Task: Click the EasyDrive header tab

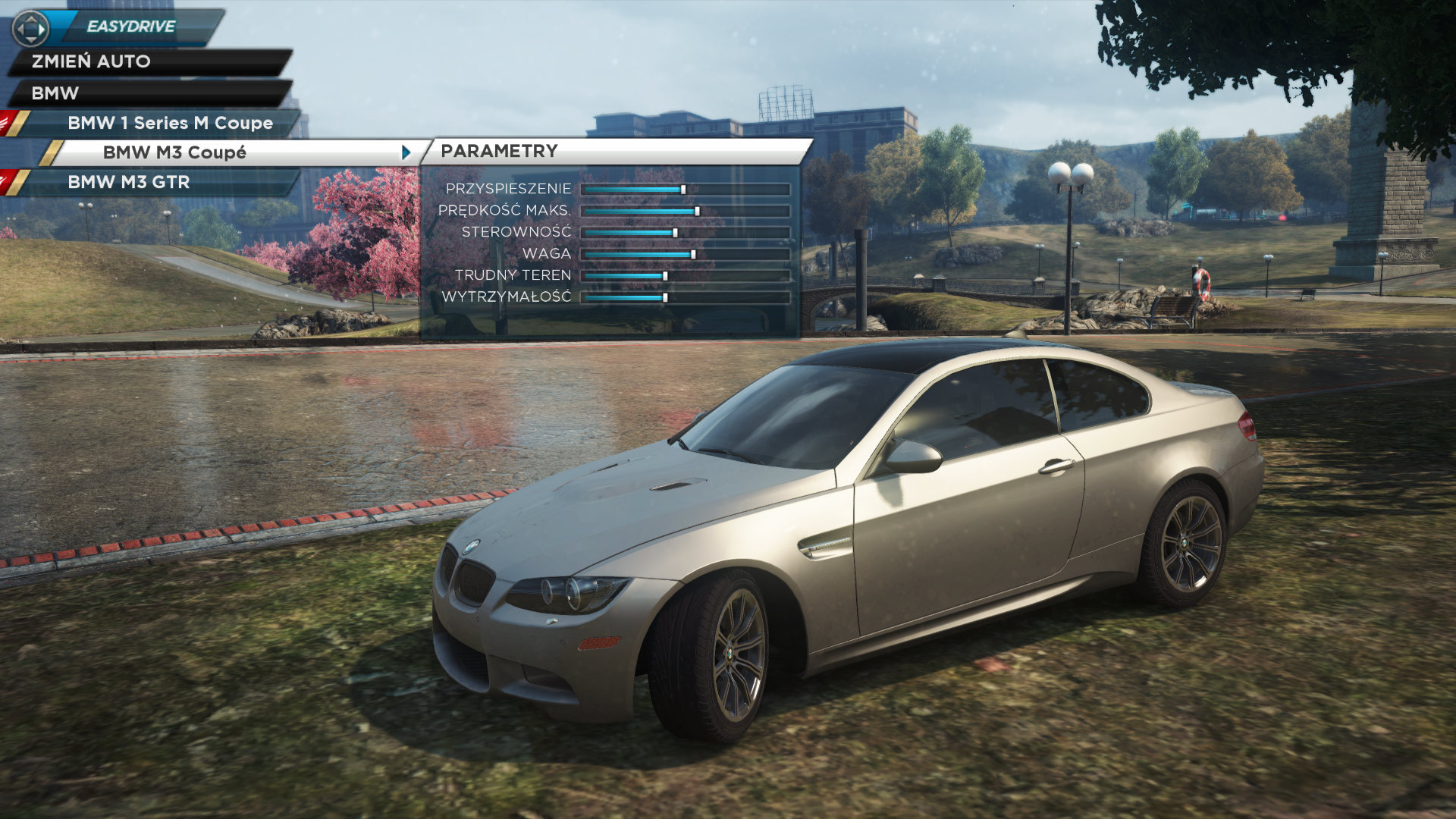Action: click(x=131, y=27)
